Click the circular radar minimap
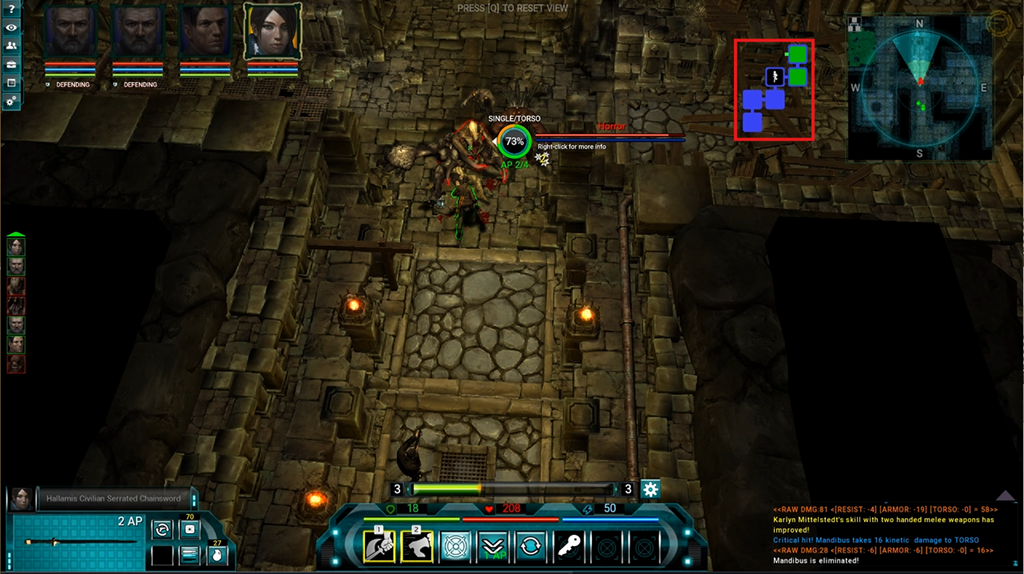 [x=920, y=87]
